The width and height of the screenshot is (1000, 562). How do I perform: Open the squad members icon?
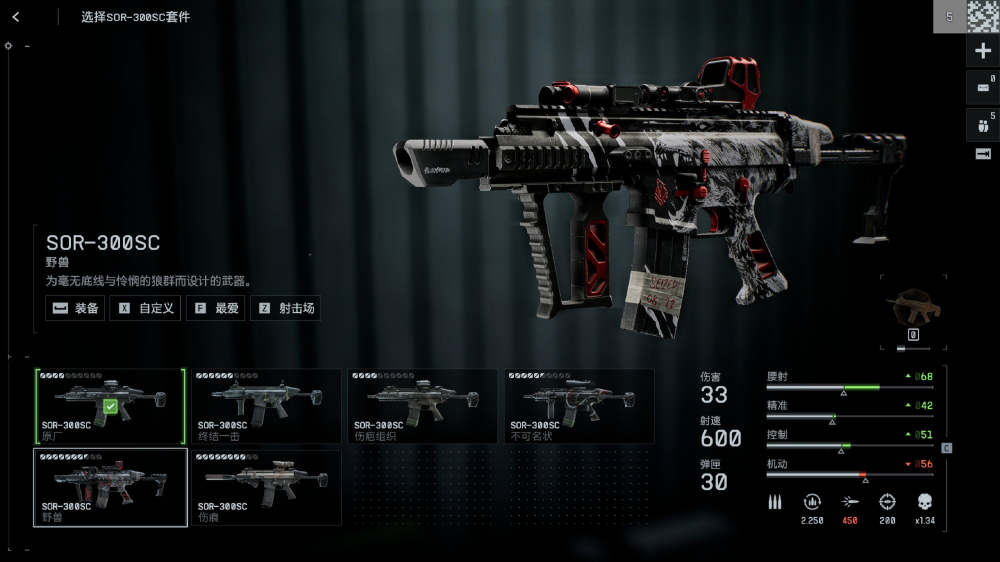pos(982,123)
